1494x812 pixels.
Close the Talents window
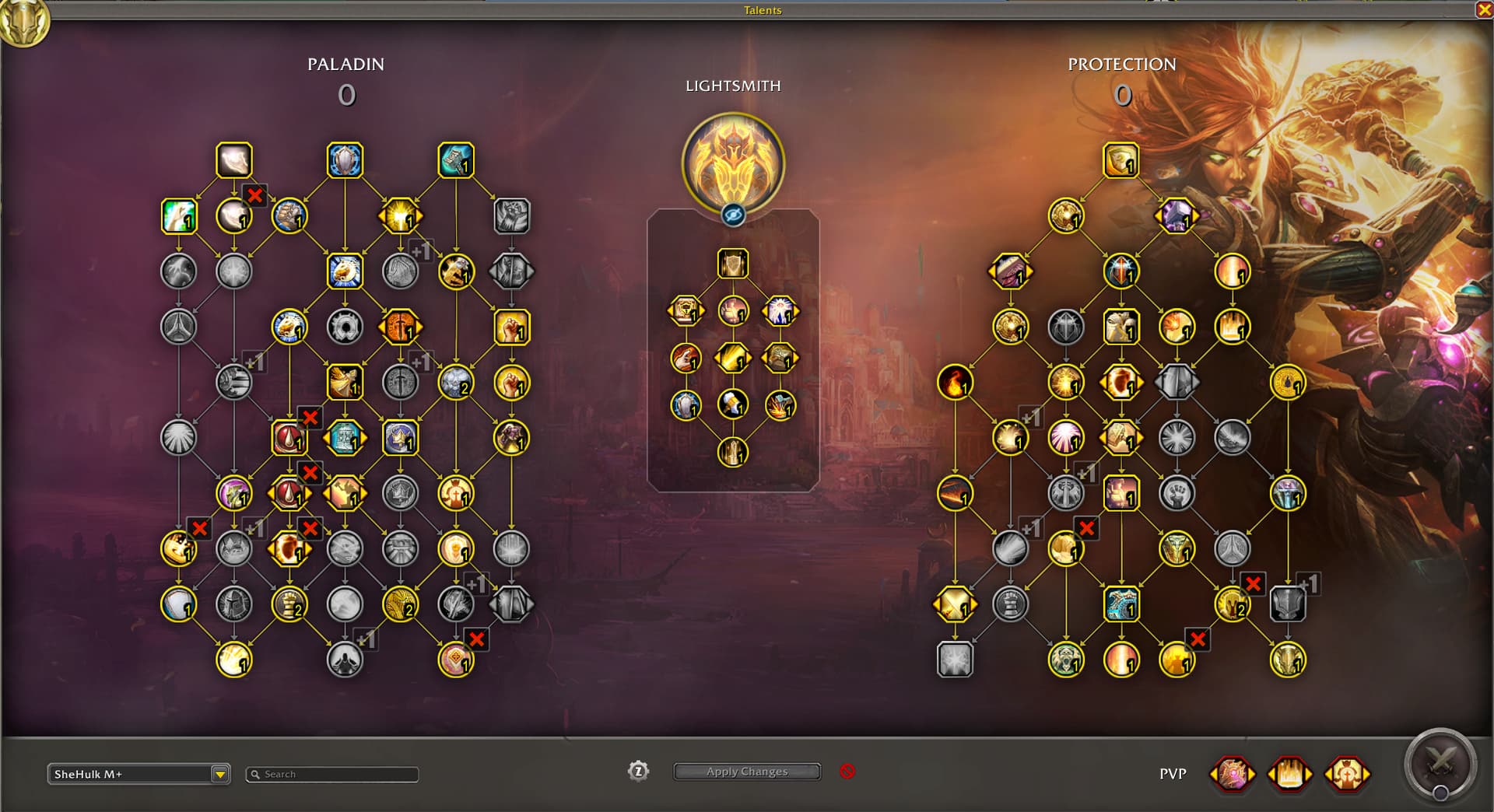[x=1484, y=9]
